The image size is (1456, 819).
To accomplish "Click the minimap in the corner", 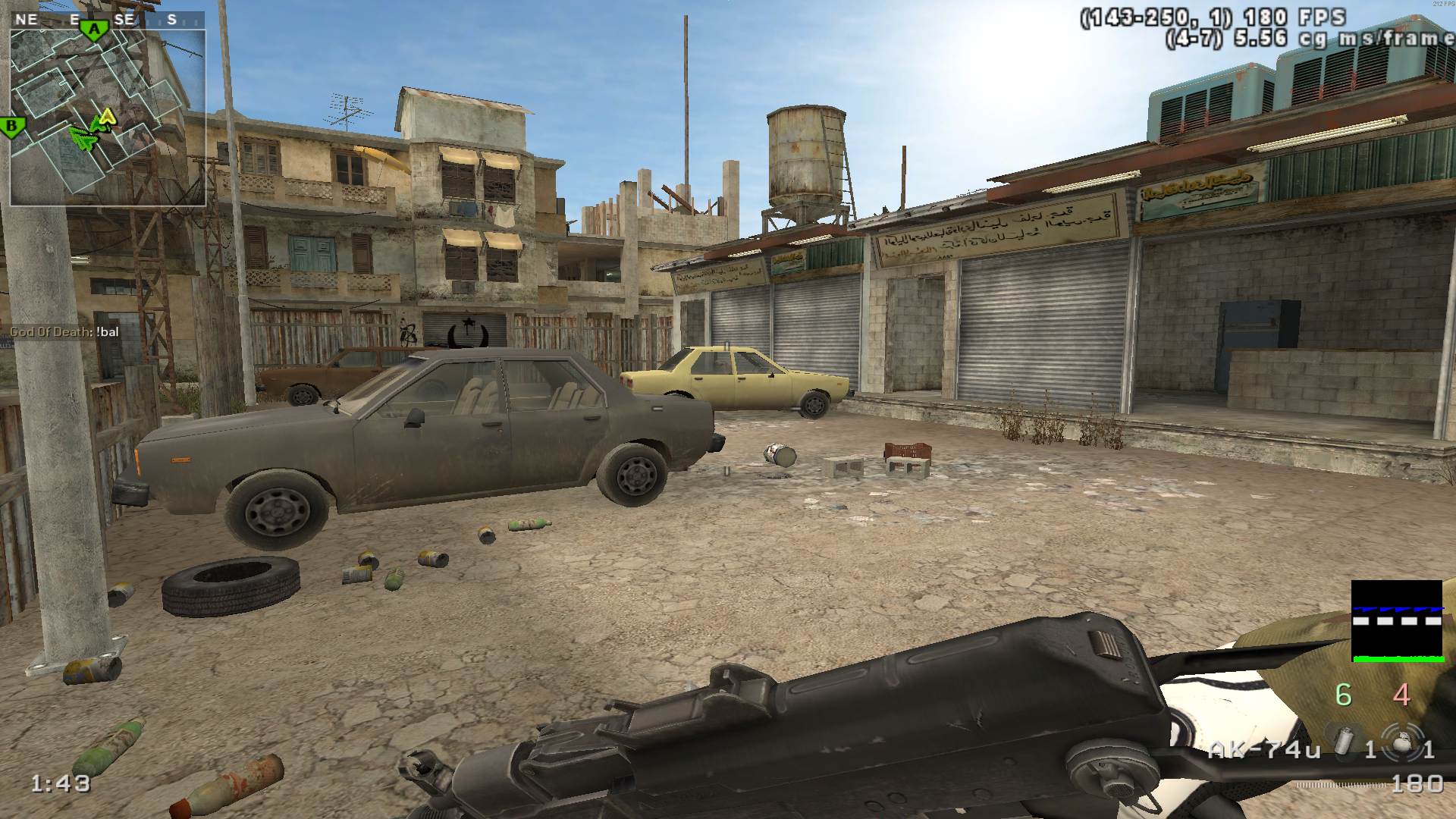I will (x=108, y=118).
